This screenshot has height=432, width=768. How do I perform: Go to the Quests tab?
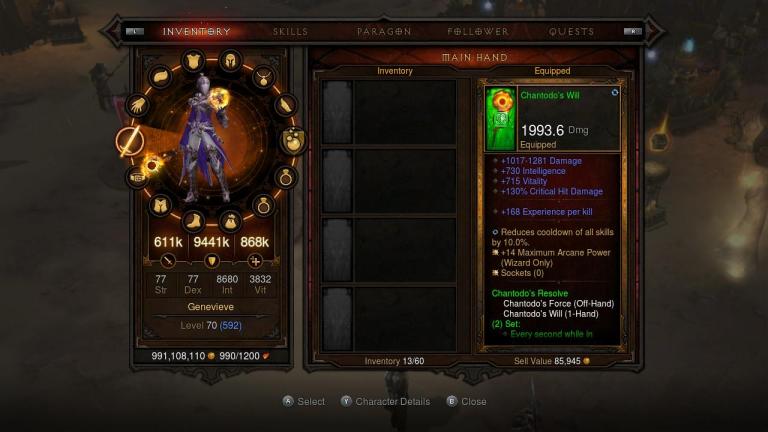(x=571, y=32)
